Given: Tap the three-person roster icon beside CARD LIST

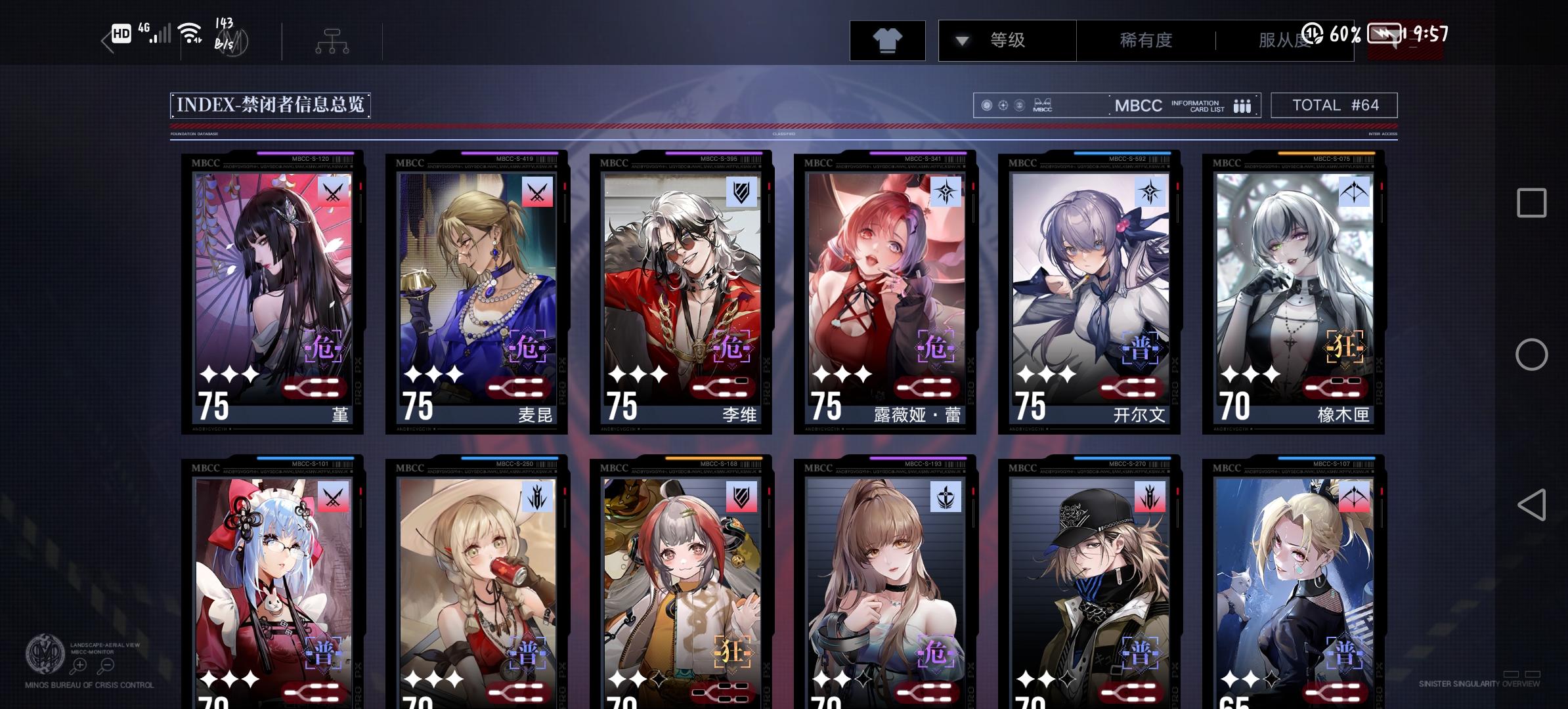Looking at the screenshot, I should click(1241, 105).
